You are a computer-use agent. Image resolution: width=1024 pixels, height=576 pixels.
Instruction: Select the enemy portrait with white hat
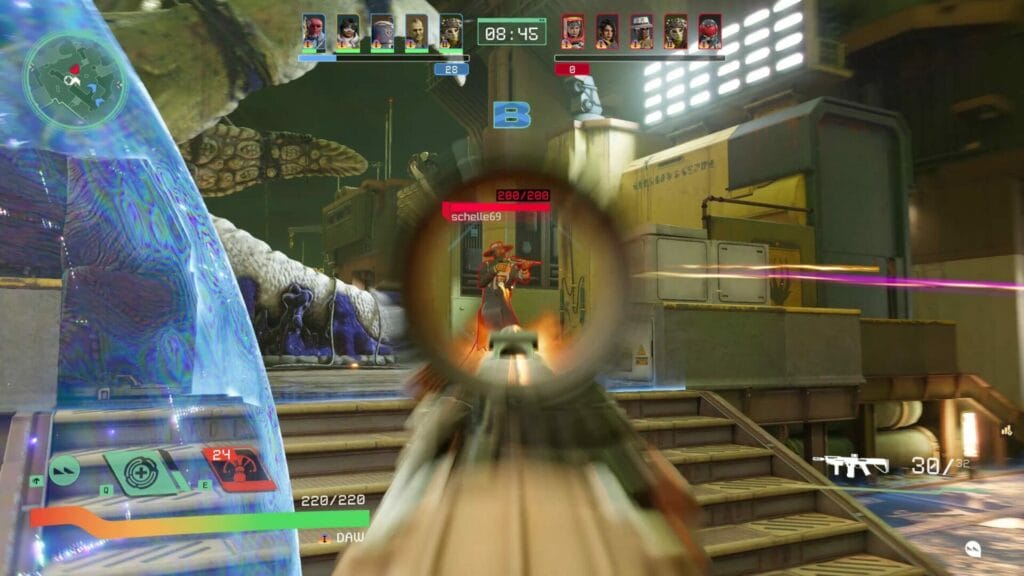click(x=642, y=32)
